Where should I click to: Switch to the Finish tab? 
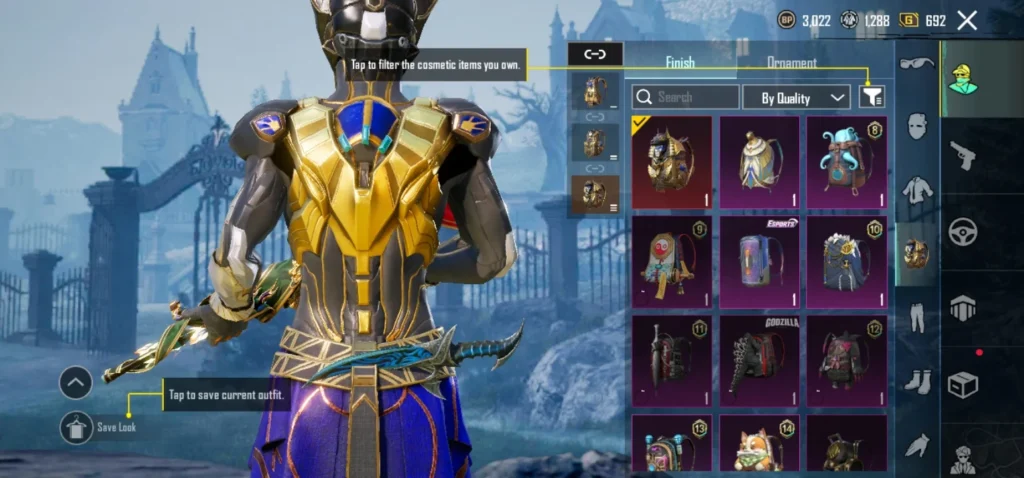point(680,62)
